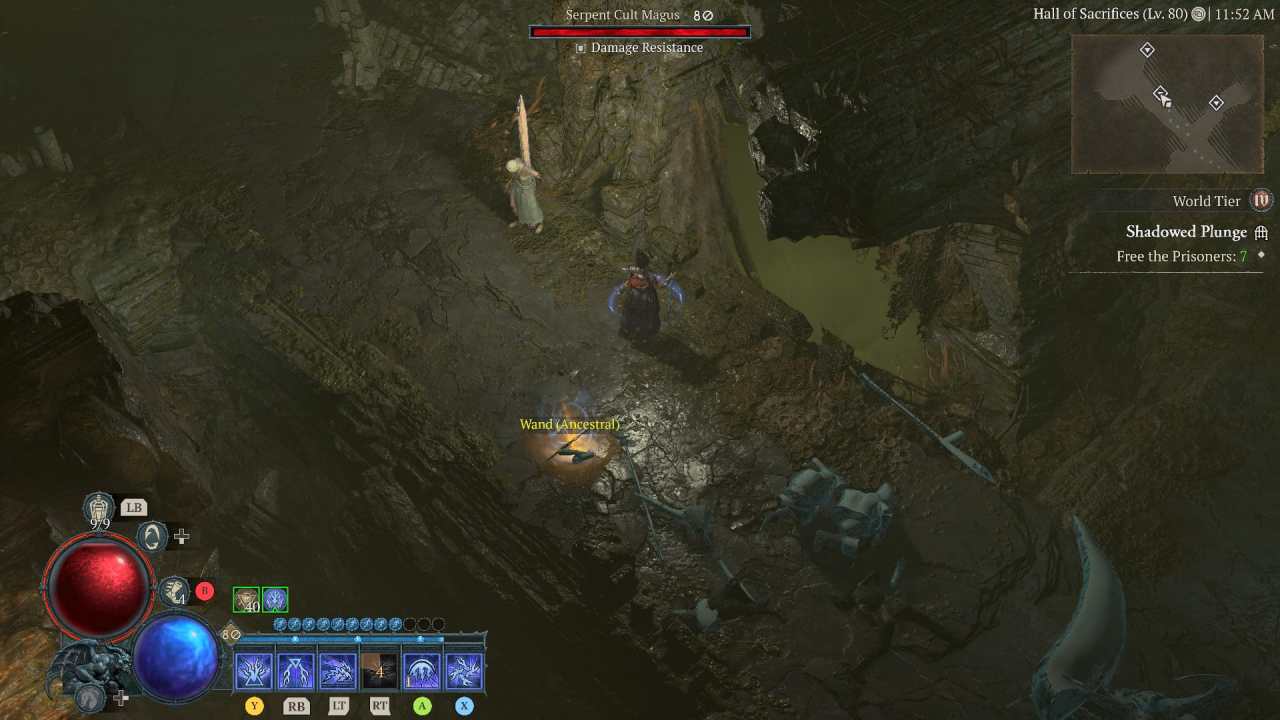Click the Serpent Cult Magus health bar
The width and height of the screenshot is (1280, 720).
tap(640, 30)
